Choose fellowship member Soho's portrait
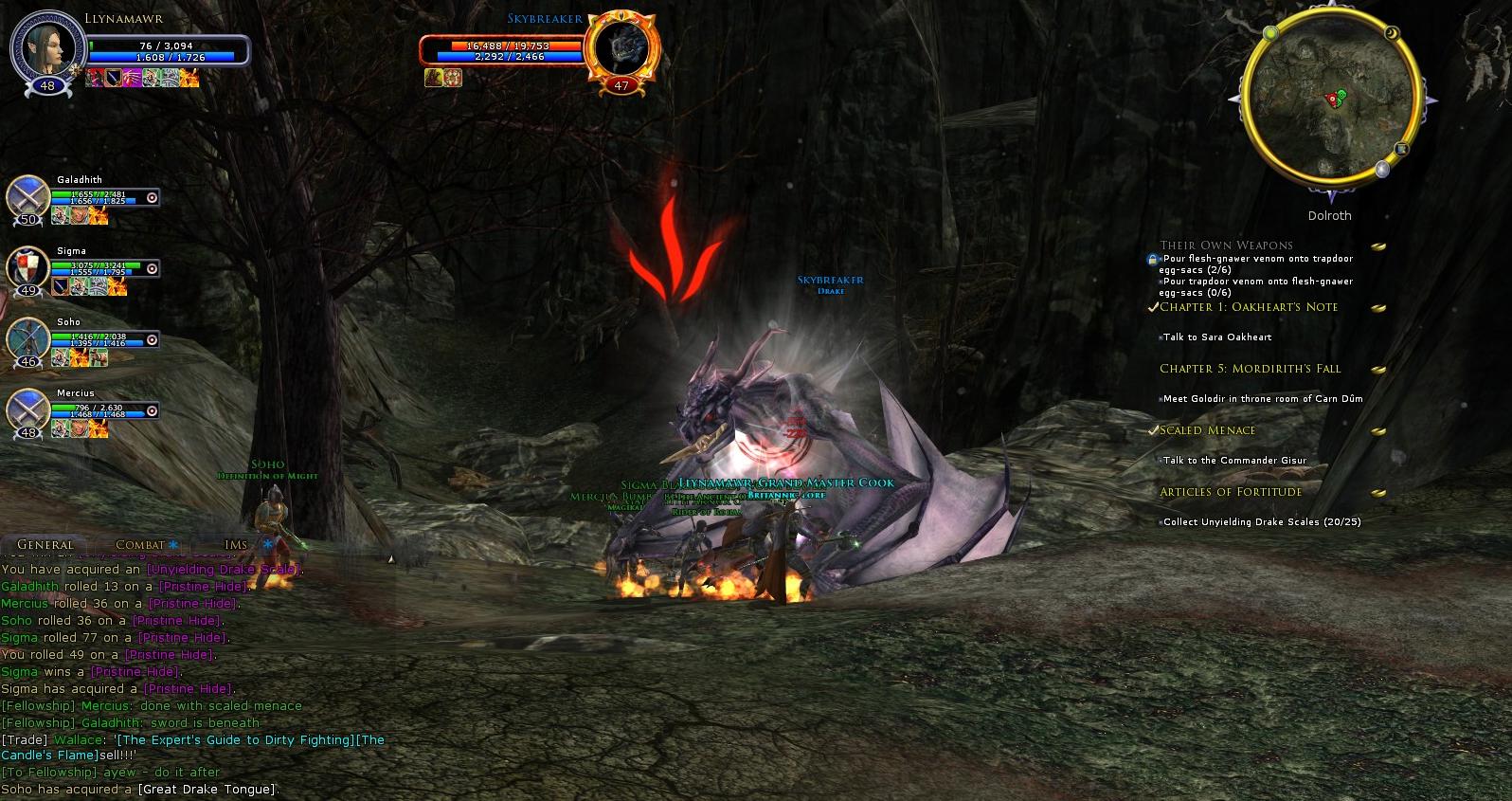Viewport: 1512px width, 801px height. [28, 339]
